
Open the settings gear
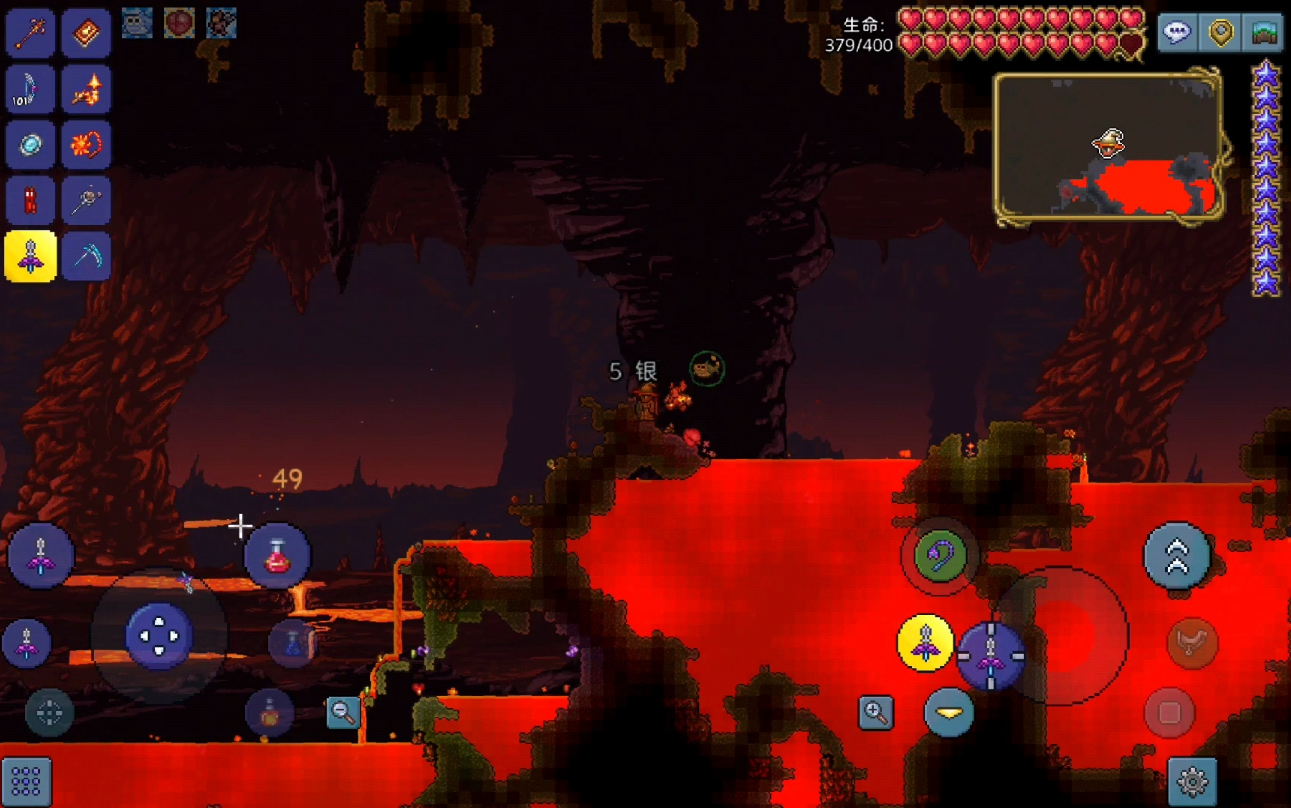[x=1192, y=780]
